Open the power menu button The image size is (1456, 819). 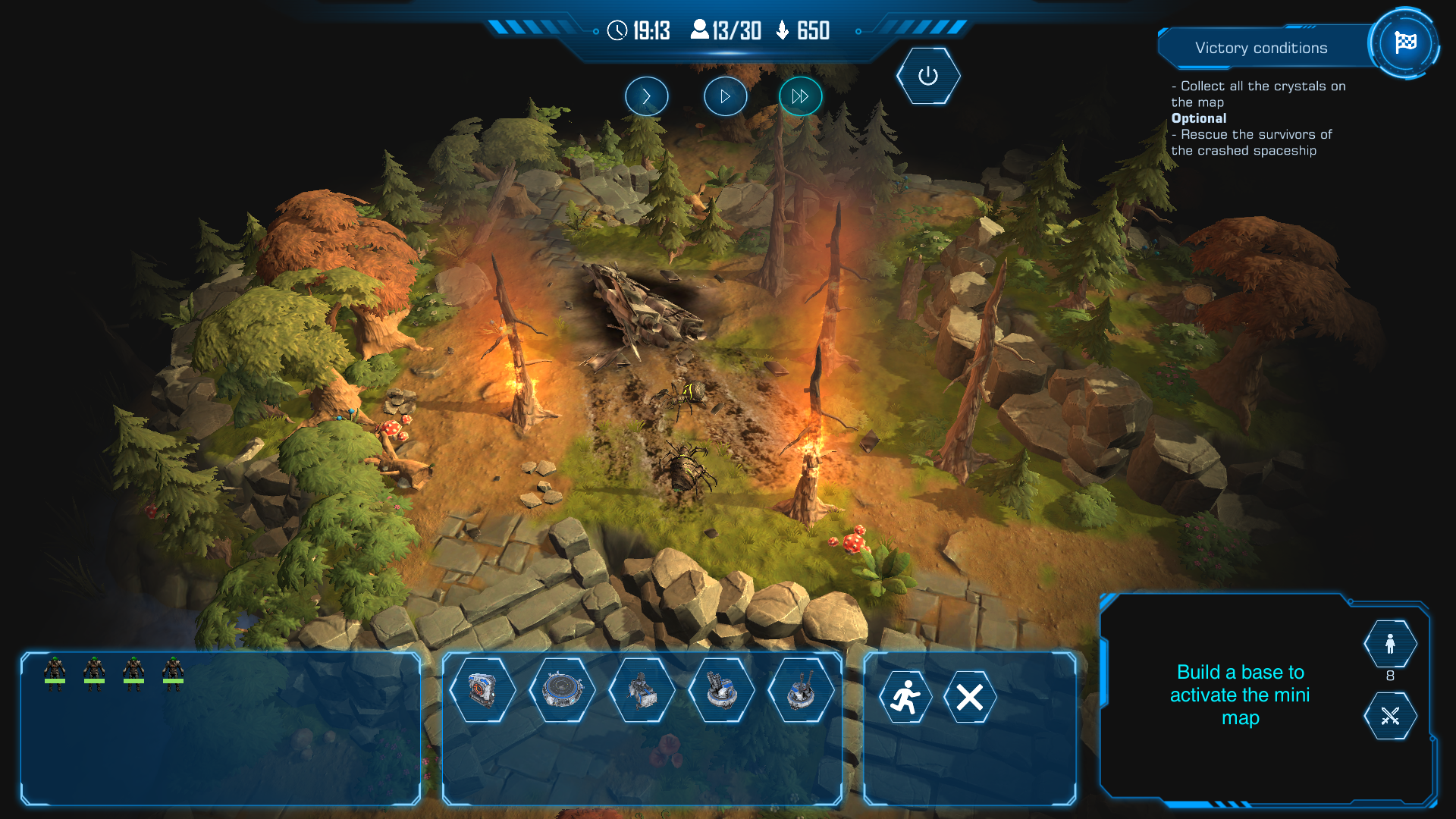click(927, 76)
